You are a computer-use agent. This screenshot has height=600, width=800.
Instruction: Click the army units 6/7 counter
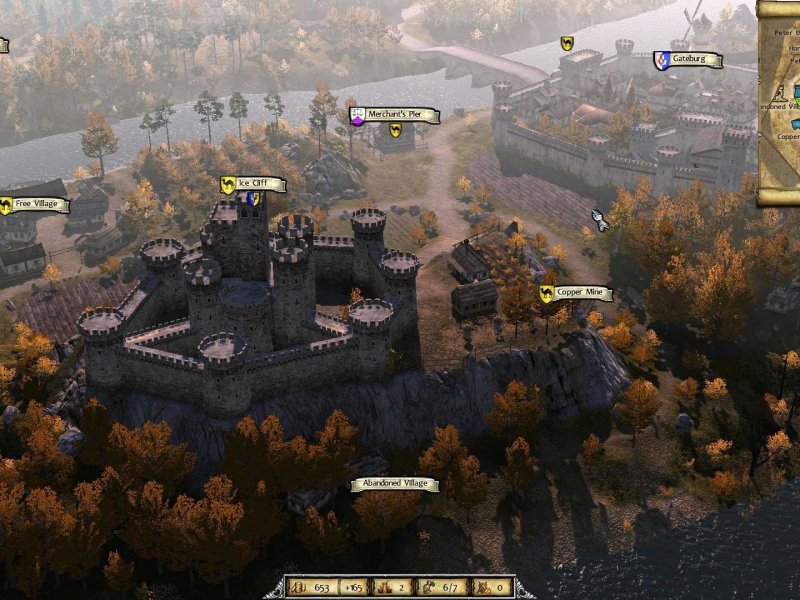pyautogui.click(x=442, y=587)
